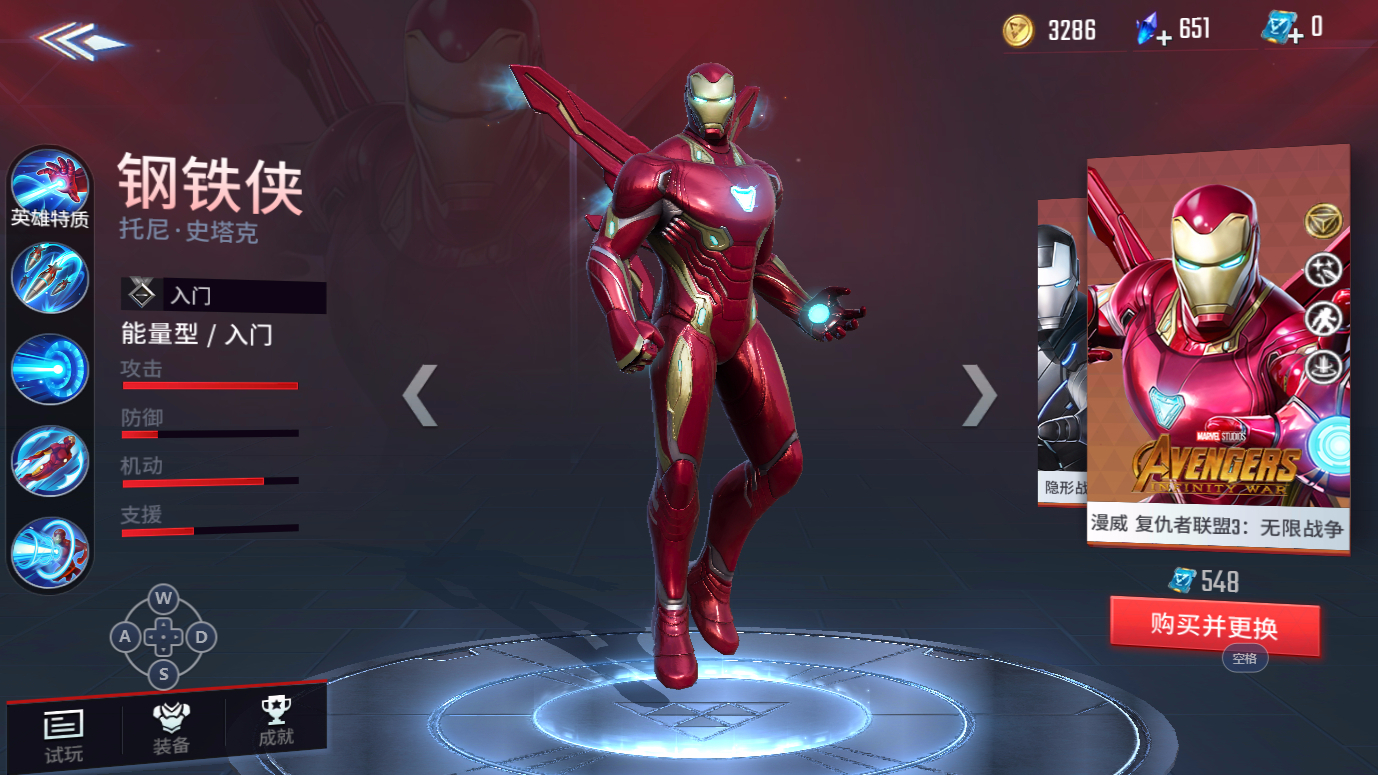
Task: Click the gold coin balance icon
Action: click(1019, 31)
